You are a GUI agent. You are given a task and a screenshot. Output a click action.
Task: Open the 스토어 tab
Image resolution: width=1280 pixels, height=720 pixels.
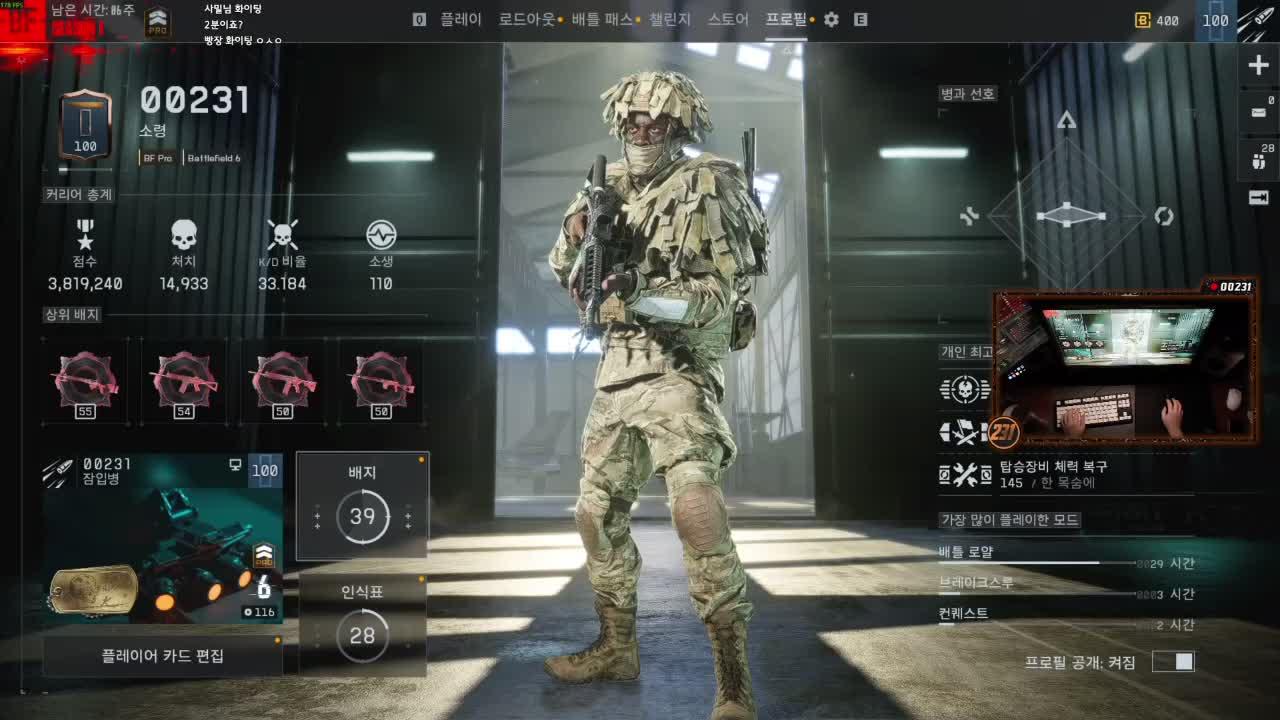coord(728,19)
